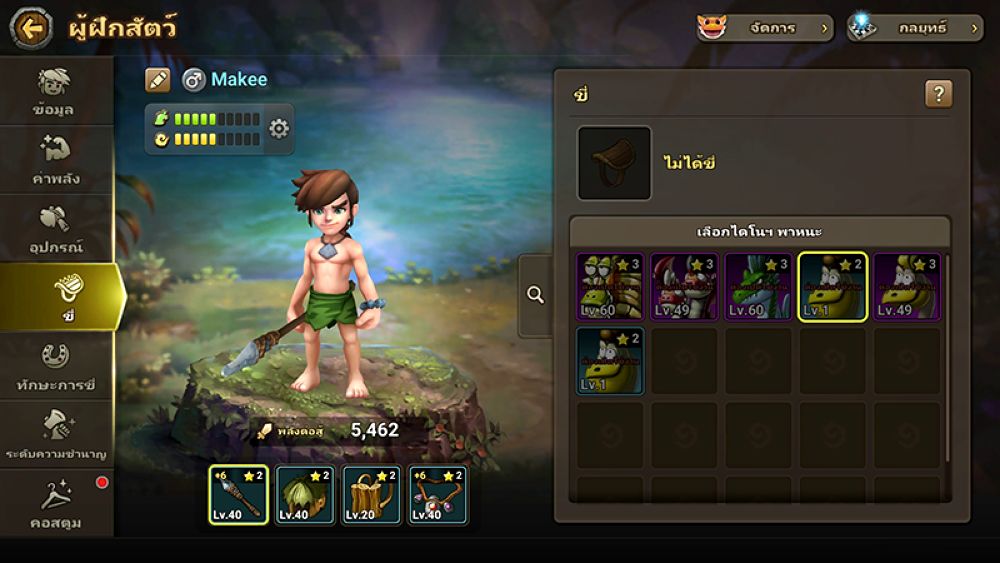Select the Lv.40 spear weapon slot

238,495
